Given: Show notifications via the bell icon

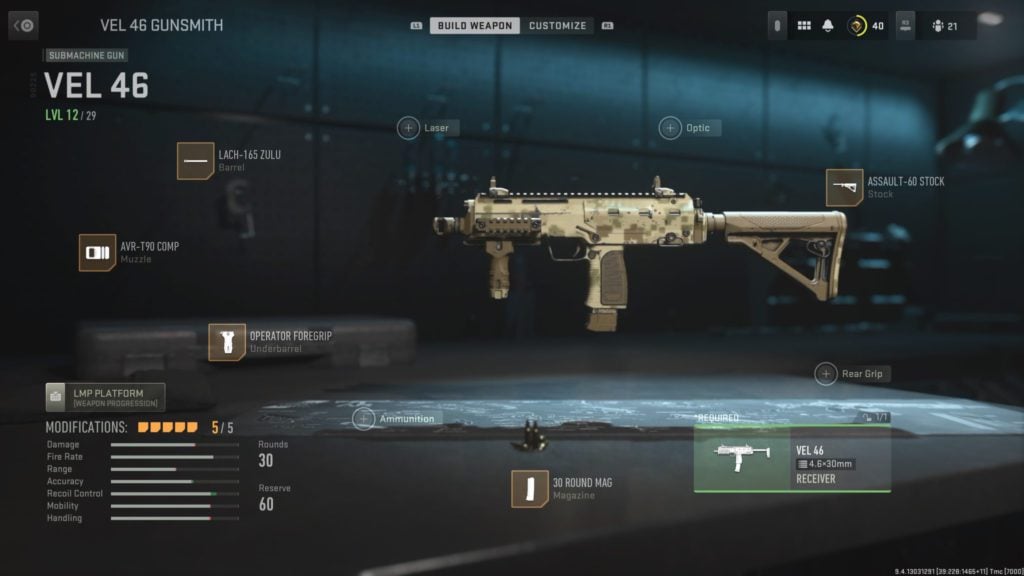Looking at the screenshot, I should pos(828,26).
